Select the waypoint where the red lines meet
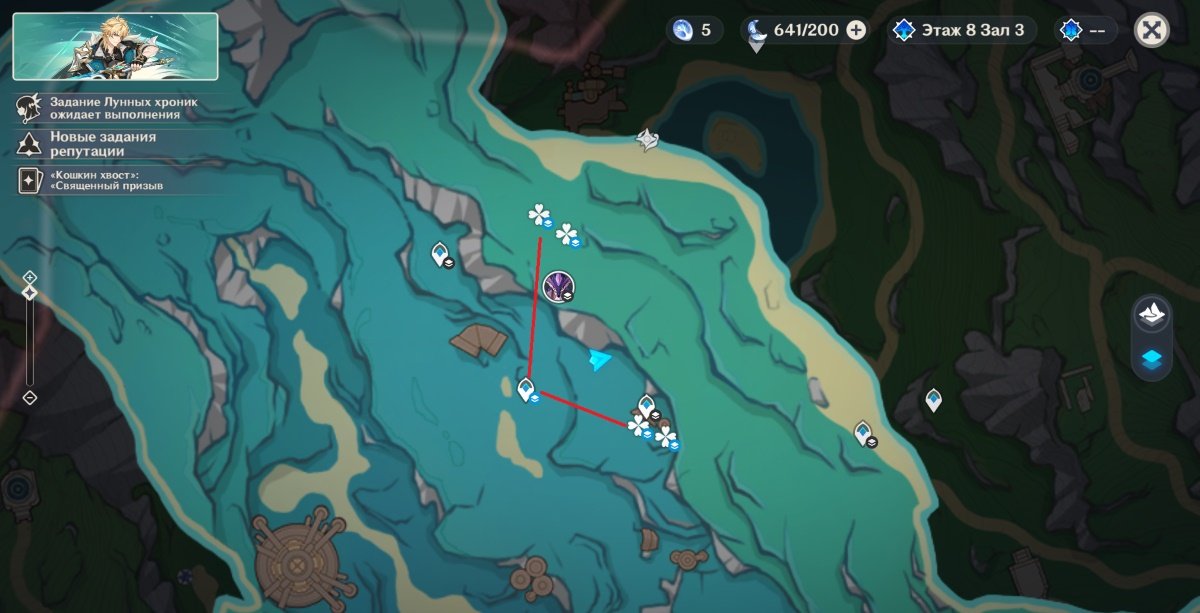This screenshot has width=1200, height=613. (x=527, y=388)
